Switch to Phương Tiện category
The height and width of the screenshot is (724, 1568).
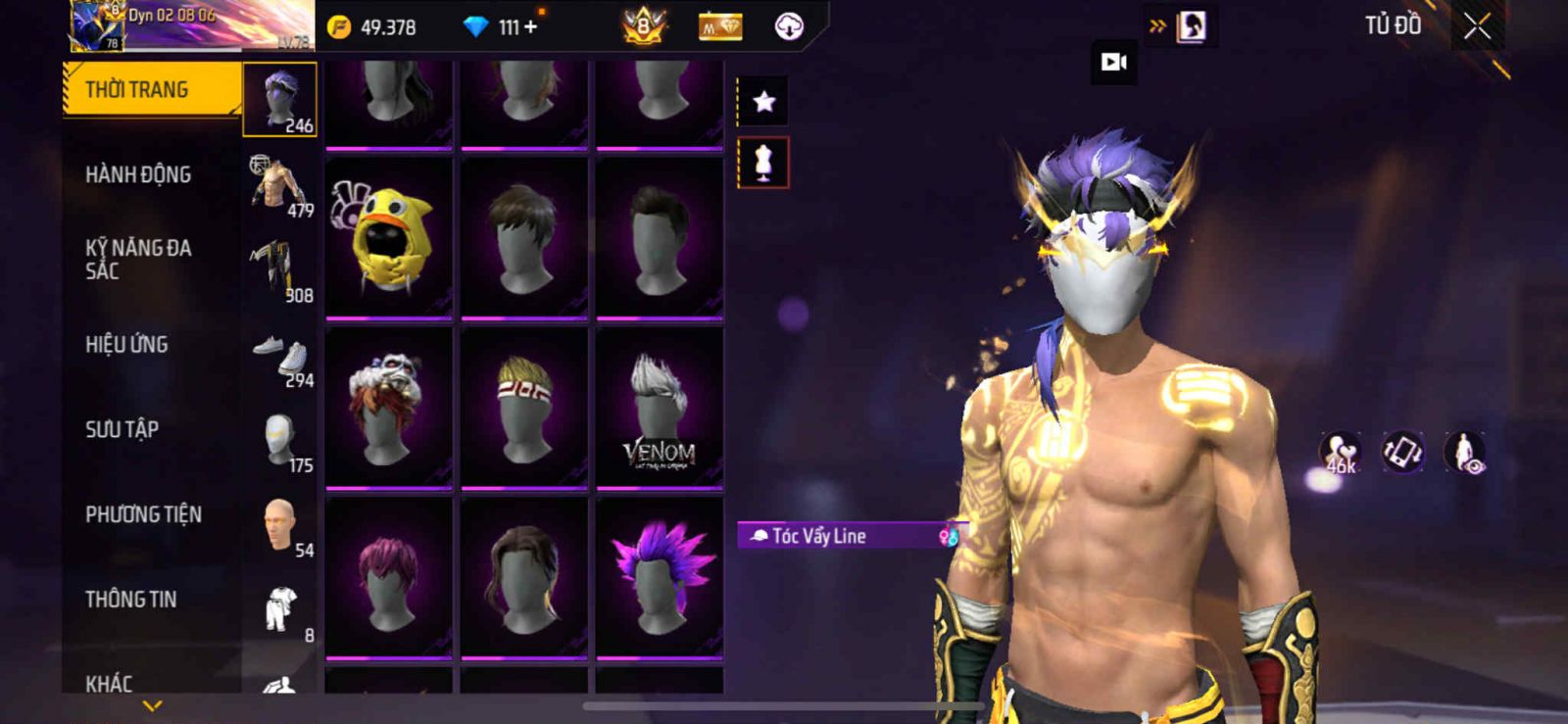pyautogui.click(x=144, y=514)
